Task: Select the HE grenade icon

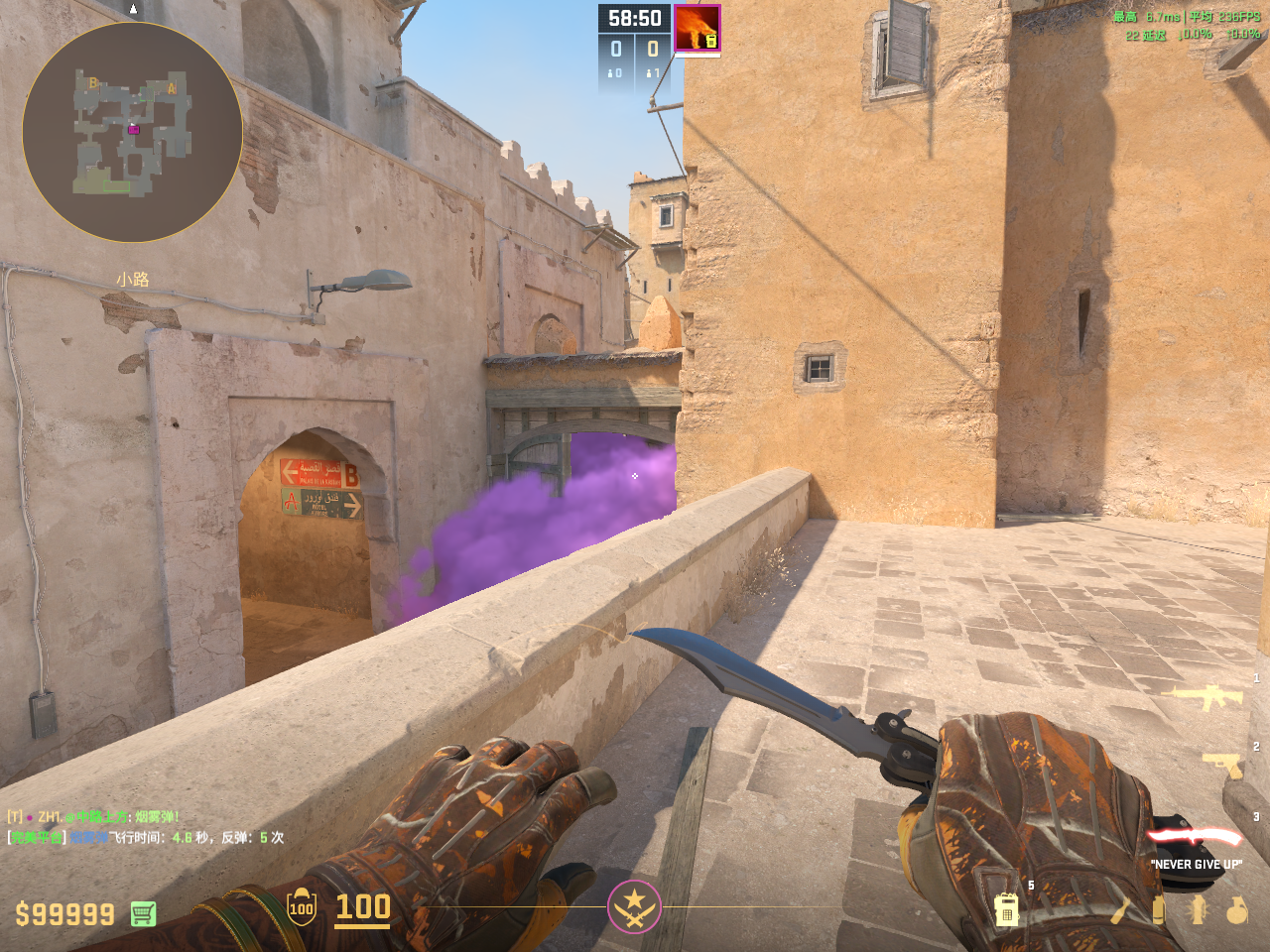Action: pyautogui.click(x=1236, y=909)
